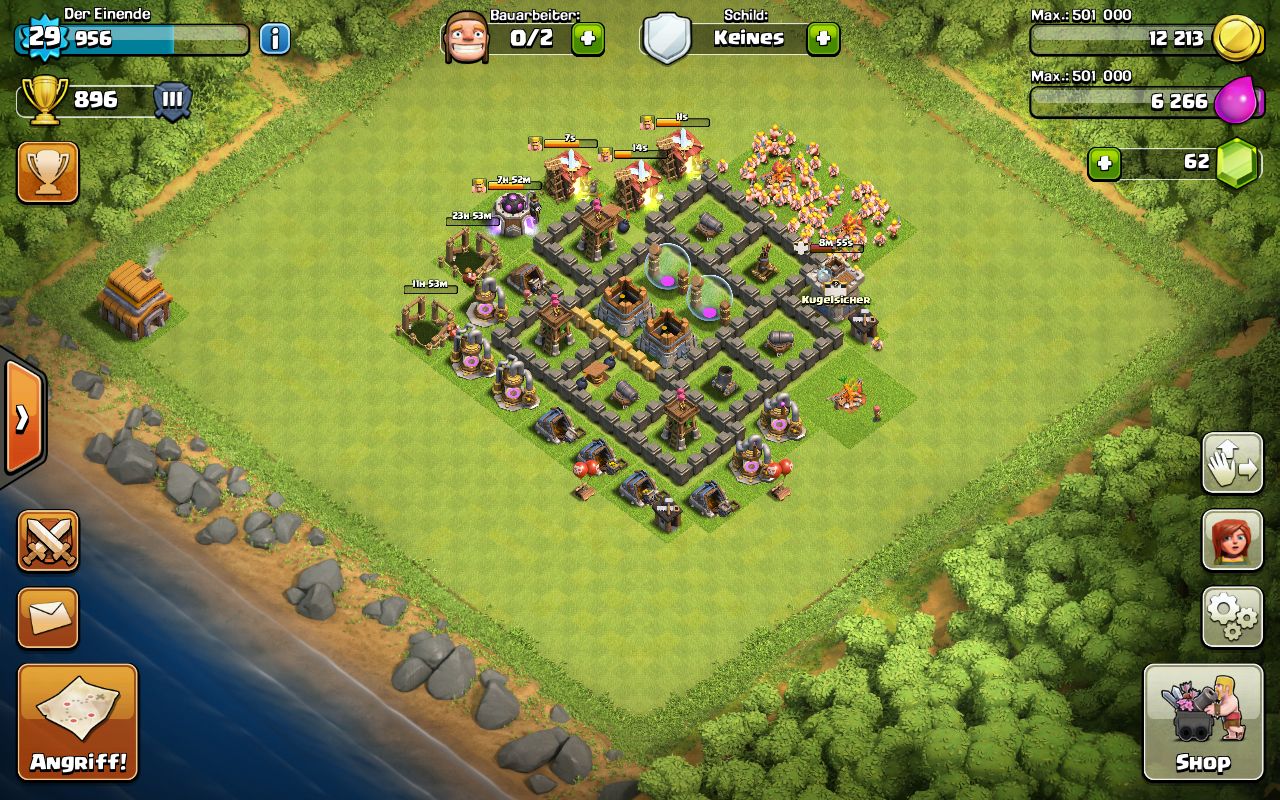Start an attack with the Angriff! button
The height and width of the screenshot is (800, 1280).
(x=78, y=722)
